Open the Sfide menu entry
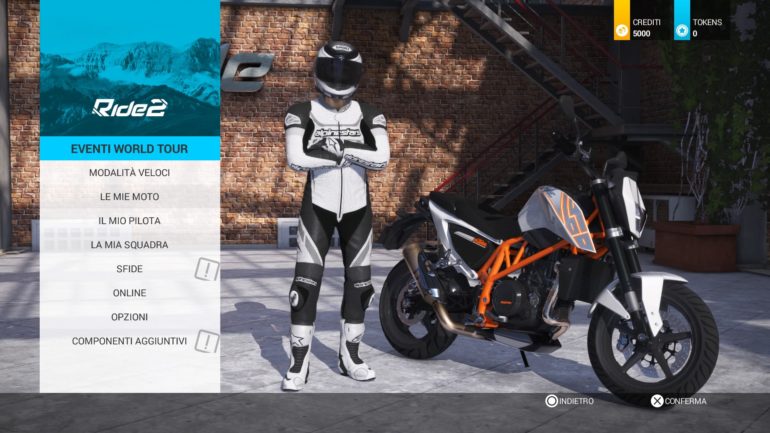770x433 pixels. click(129, 269)
